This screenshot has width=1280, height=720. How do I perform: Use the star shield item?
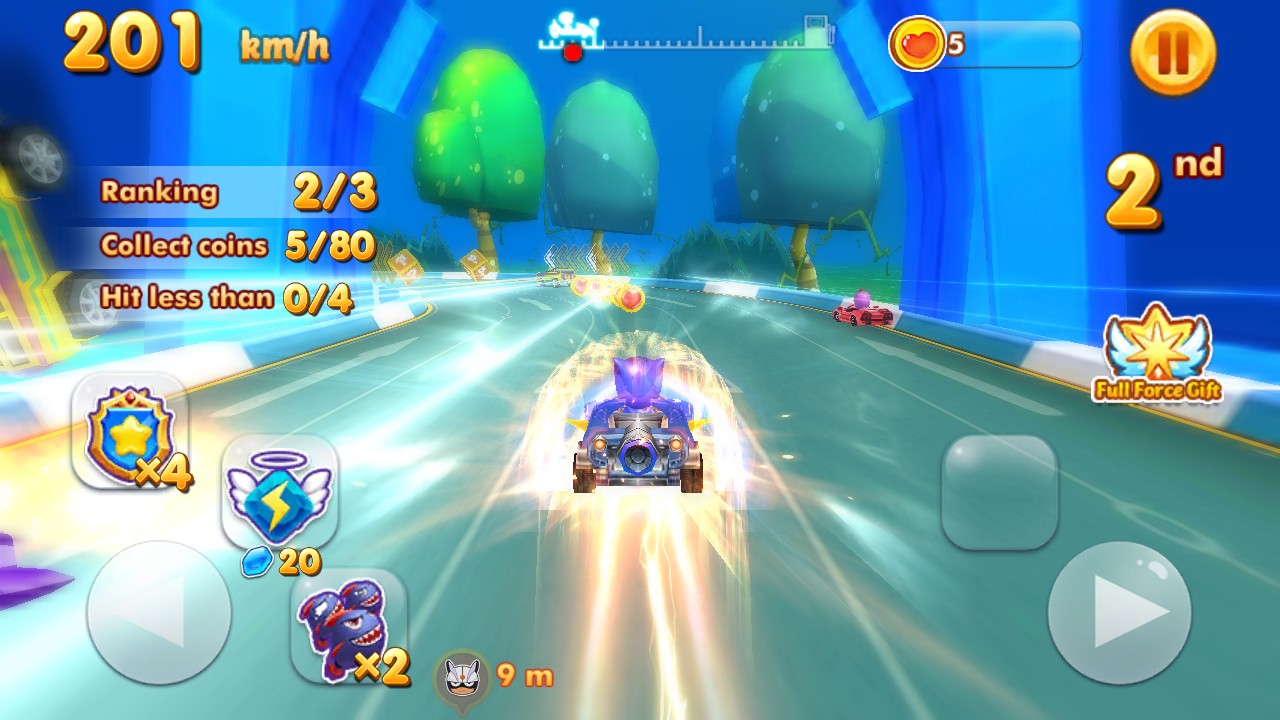click(130, 432)
